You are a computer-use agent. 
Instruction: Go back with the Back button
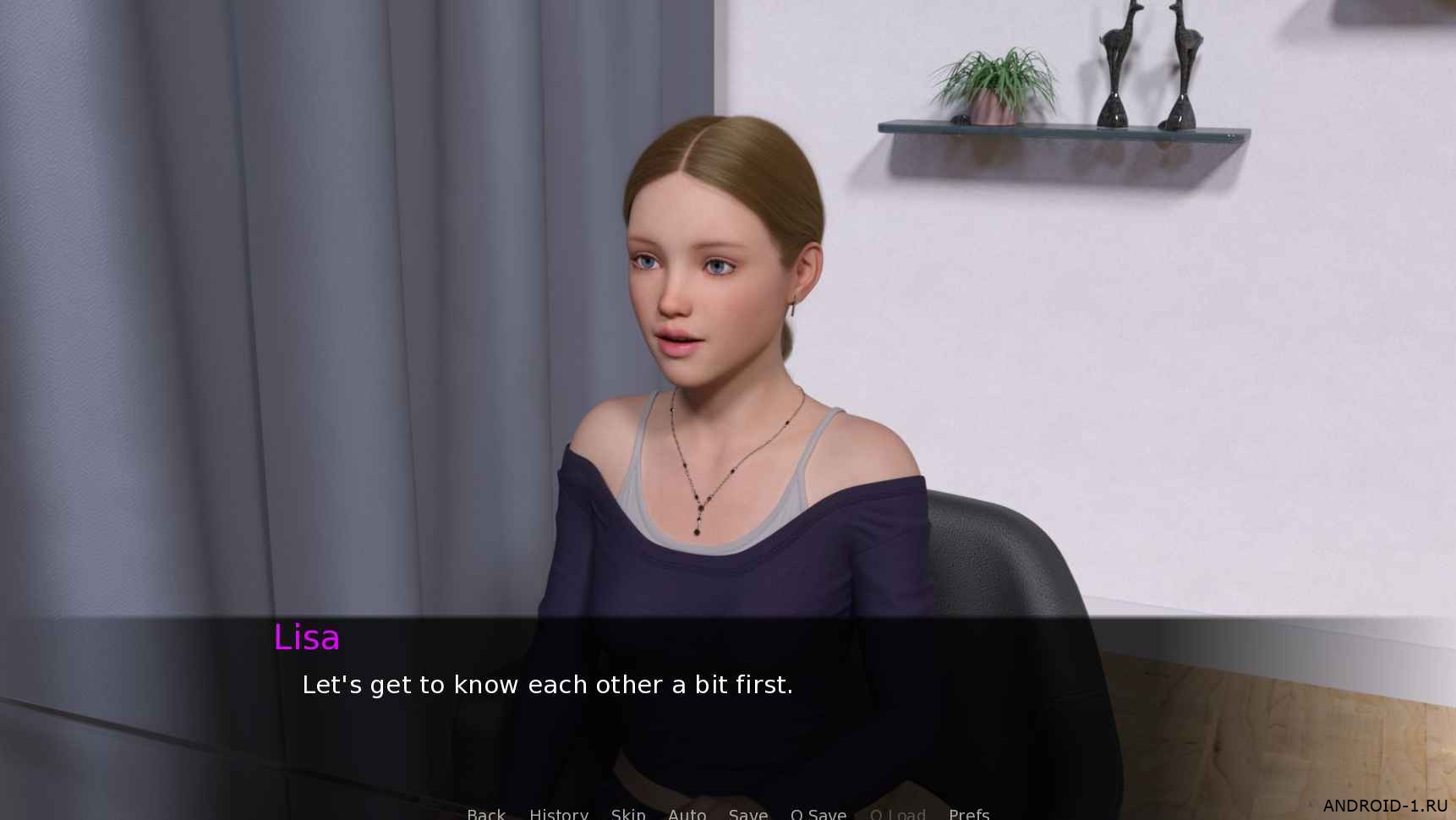point(486,813)
